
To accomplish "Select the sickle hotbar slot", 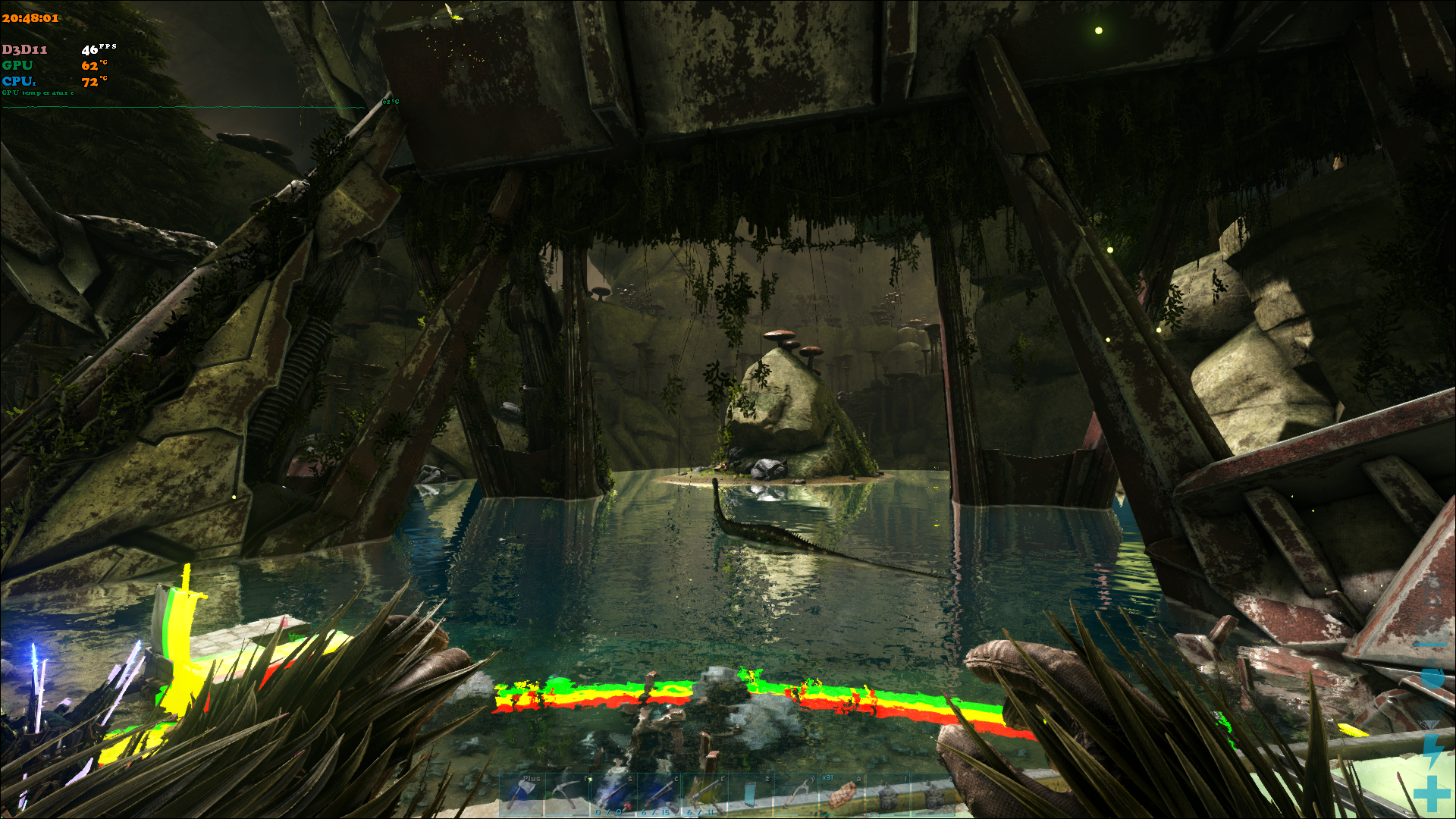I will click(795, 794).
